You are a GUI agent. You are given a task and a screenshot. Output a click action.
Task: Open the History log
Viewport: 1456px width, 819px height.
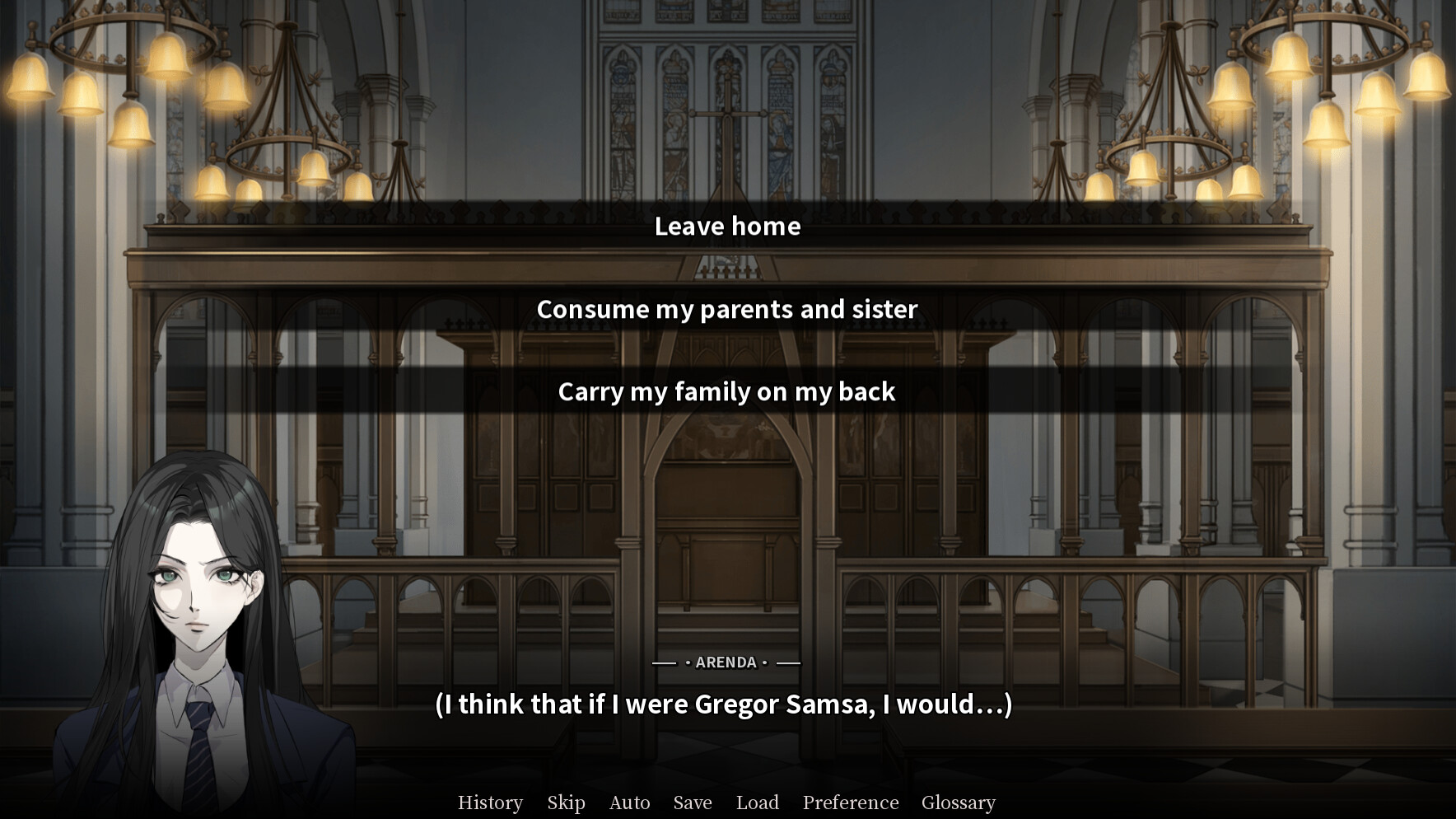(490, 802)
